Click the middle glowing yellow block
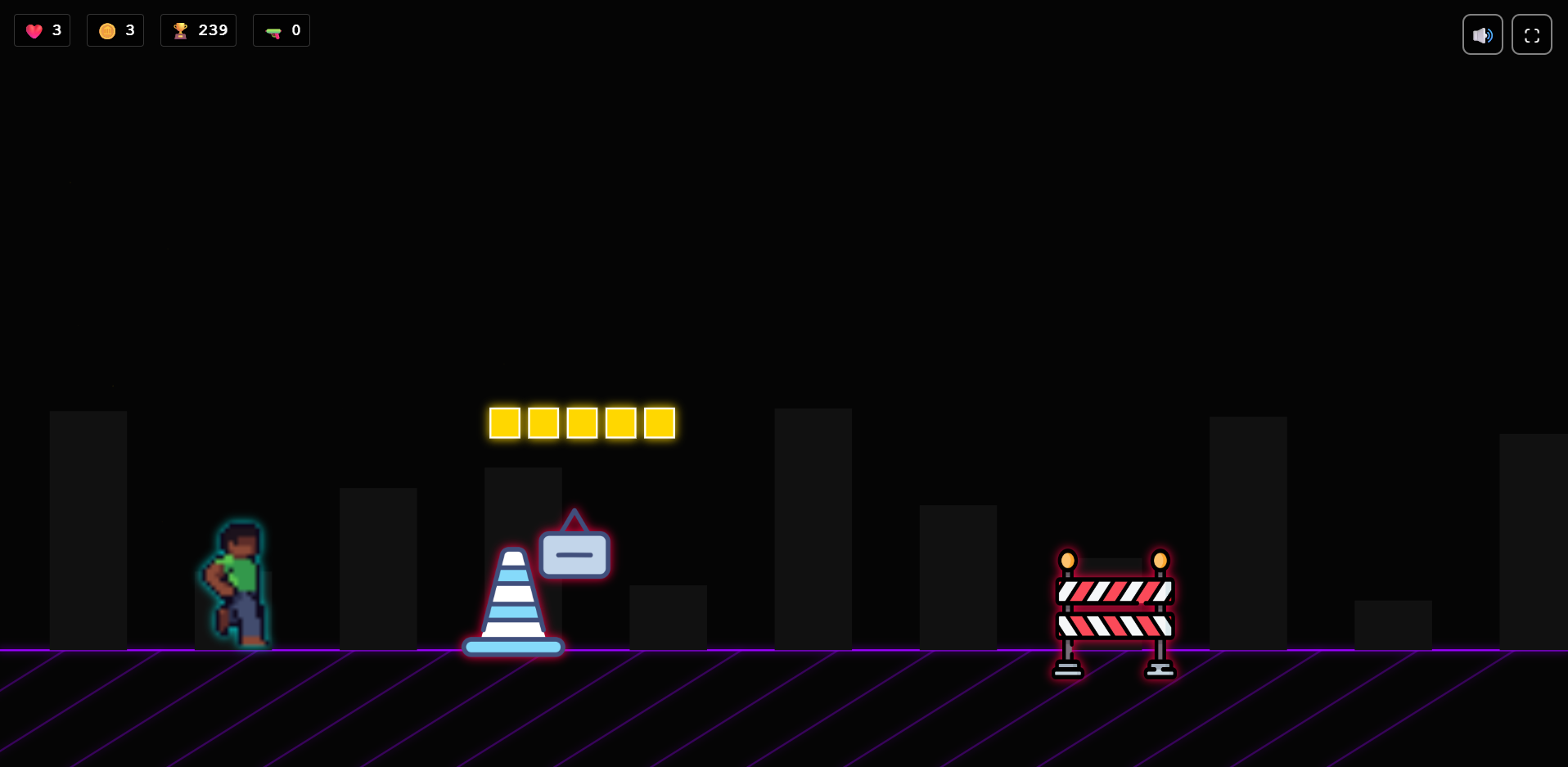This screenshot has width=1568, height=767. pos(581,422)
